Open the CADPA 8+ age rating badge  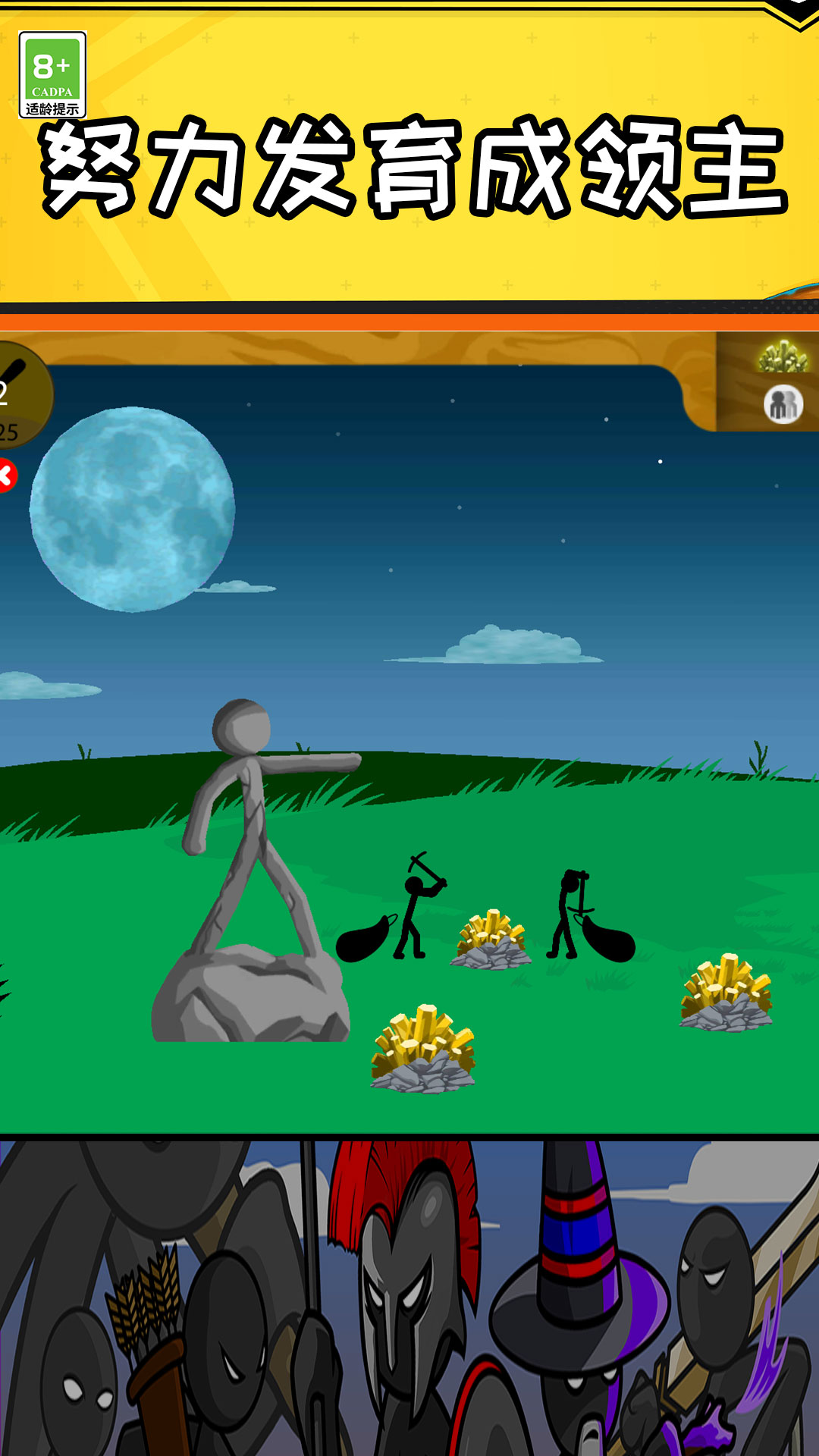point(52,75)
